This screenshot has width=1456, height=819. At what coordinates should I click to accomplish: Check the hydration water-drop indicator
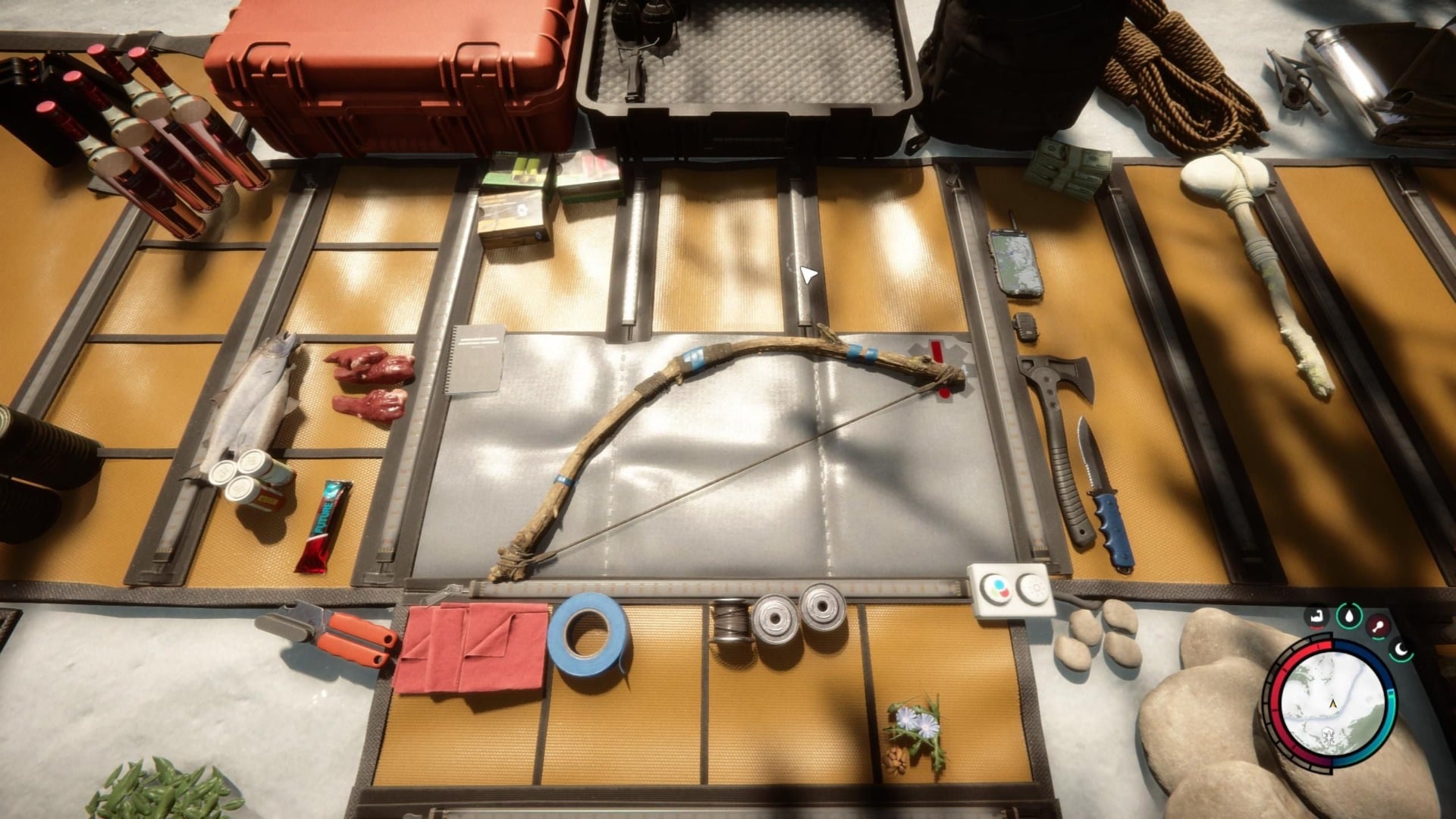pyautogui.click(x=1348, y=616)
